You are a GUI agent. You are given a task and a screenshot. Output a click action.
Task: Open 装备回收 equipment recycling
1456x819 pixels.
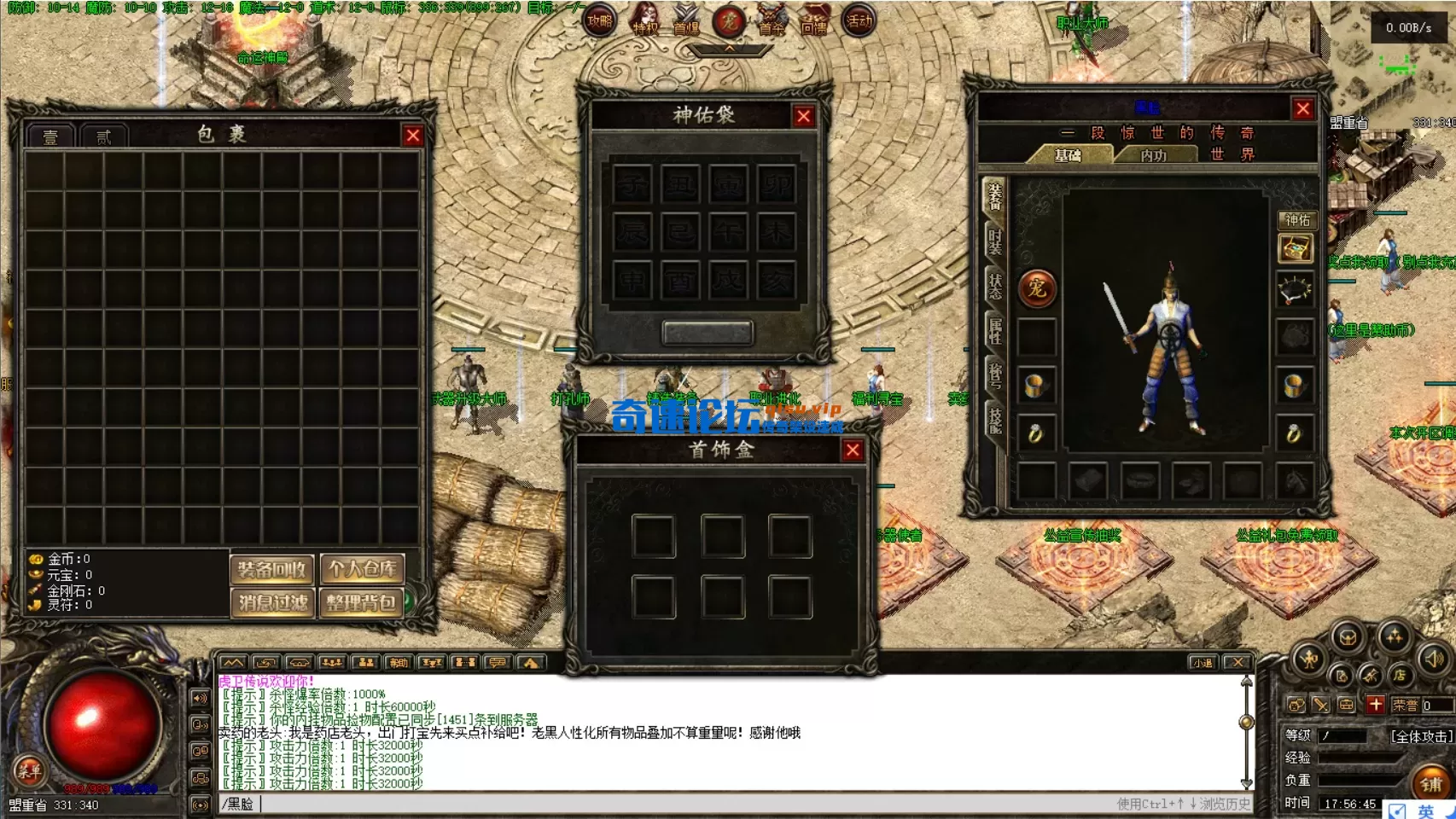[272, 569]
